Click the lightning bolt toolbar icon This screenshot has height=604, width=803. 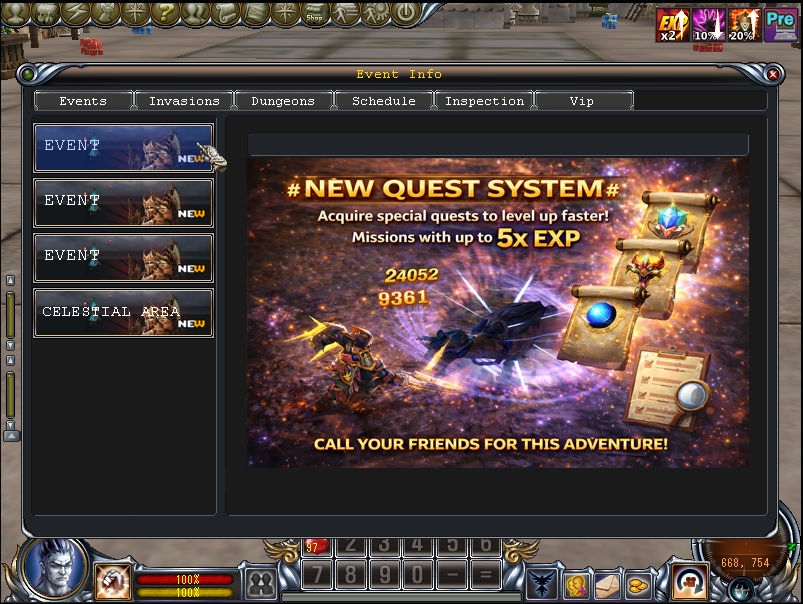coord(75,13)
